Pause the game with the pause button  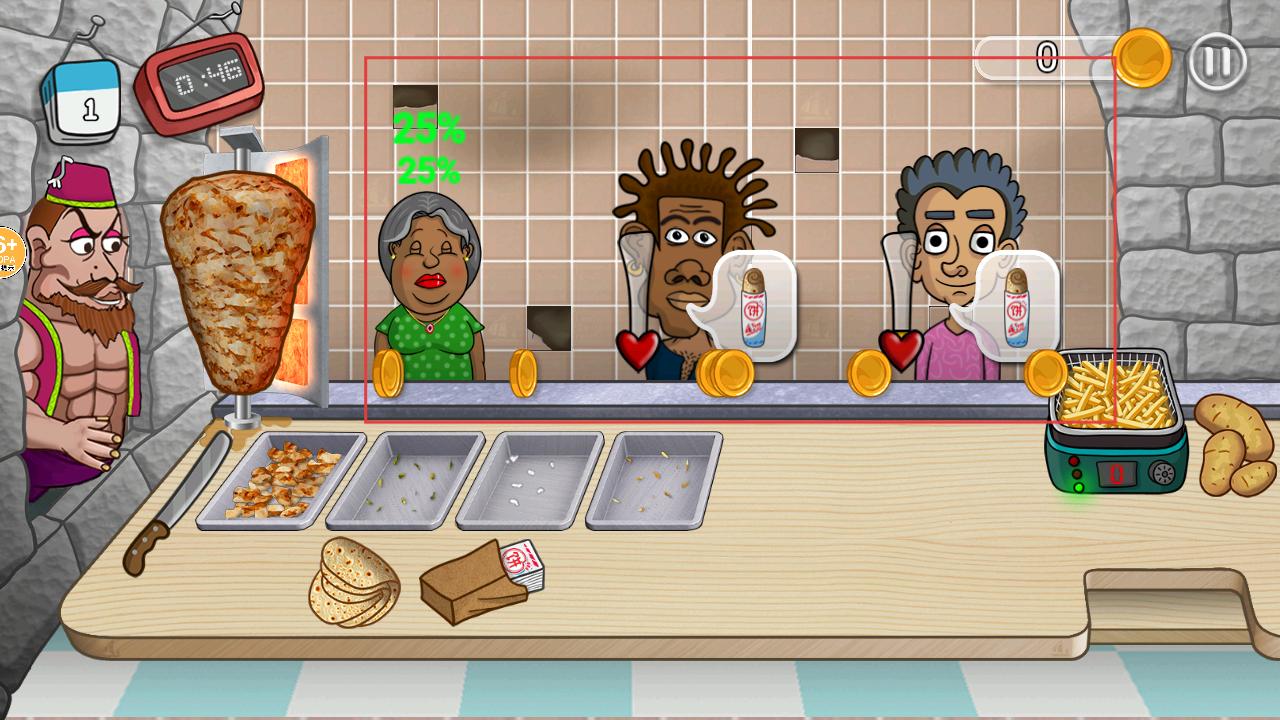pos(1217,61)
